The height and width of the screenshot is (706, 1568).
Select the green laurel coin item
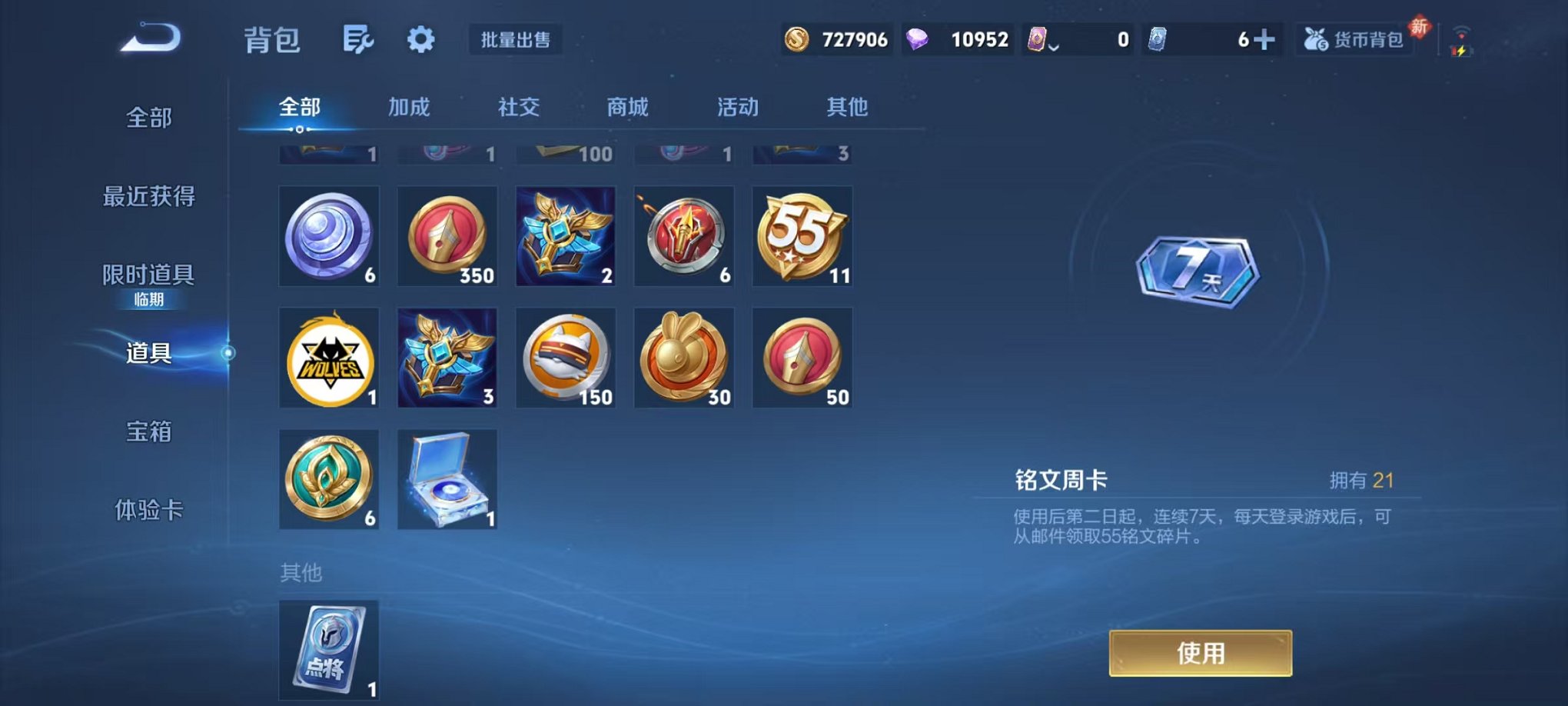tap(328, 479)
